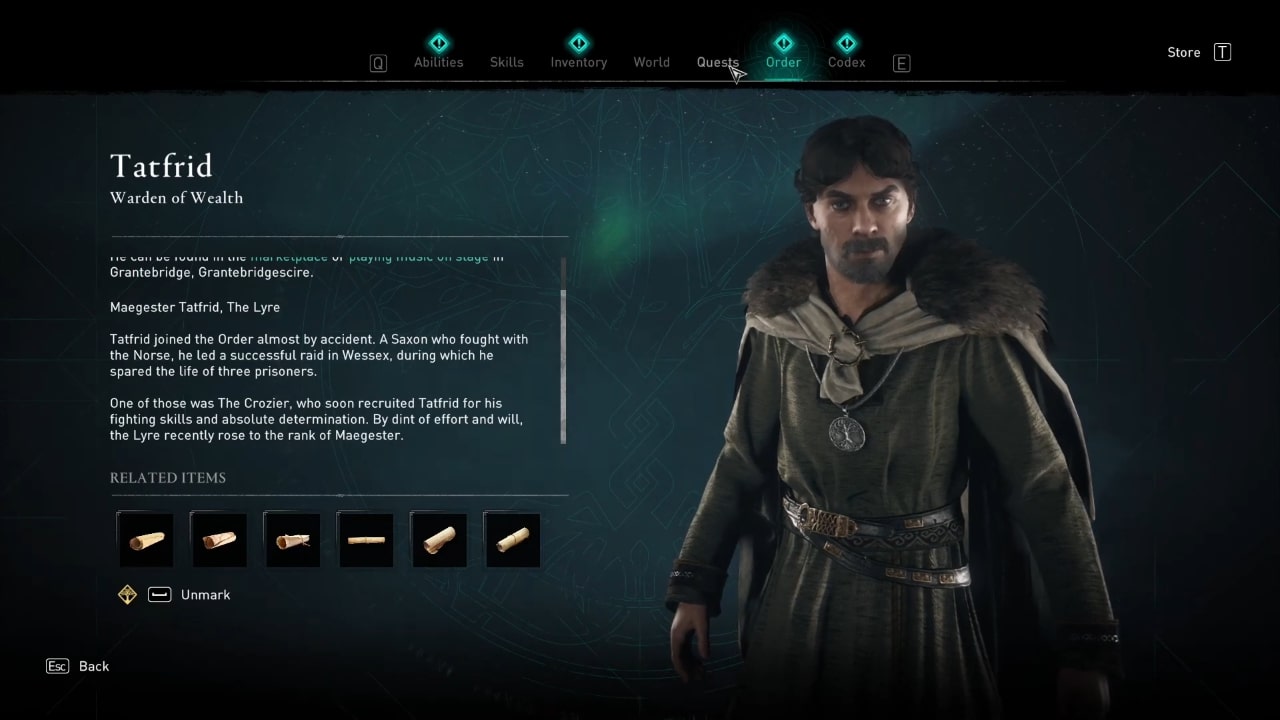Click the gold diamond marker beside Unmark
This screenshot has width=1280, height=720.
pyautogui.click(x=127, y=594)
